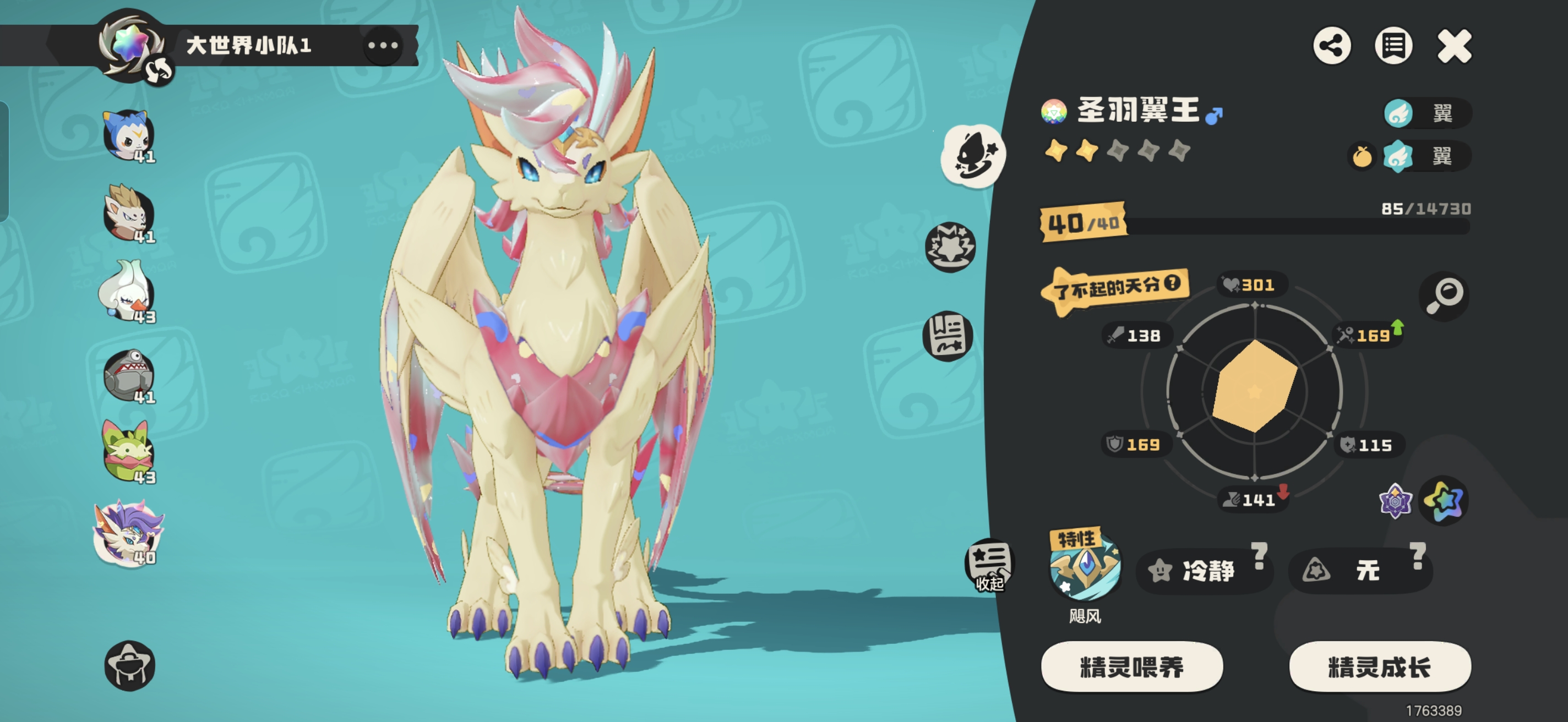Select the garlic bird spirit portrait

pos(127,293)
